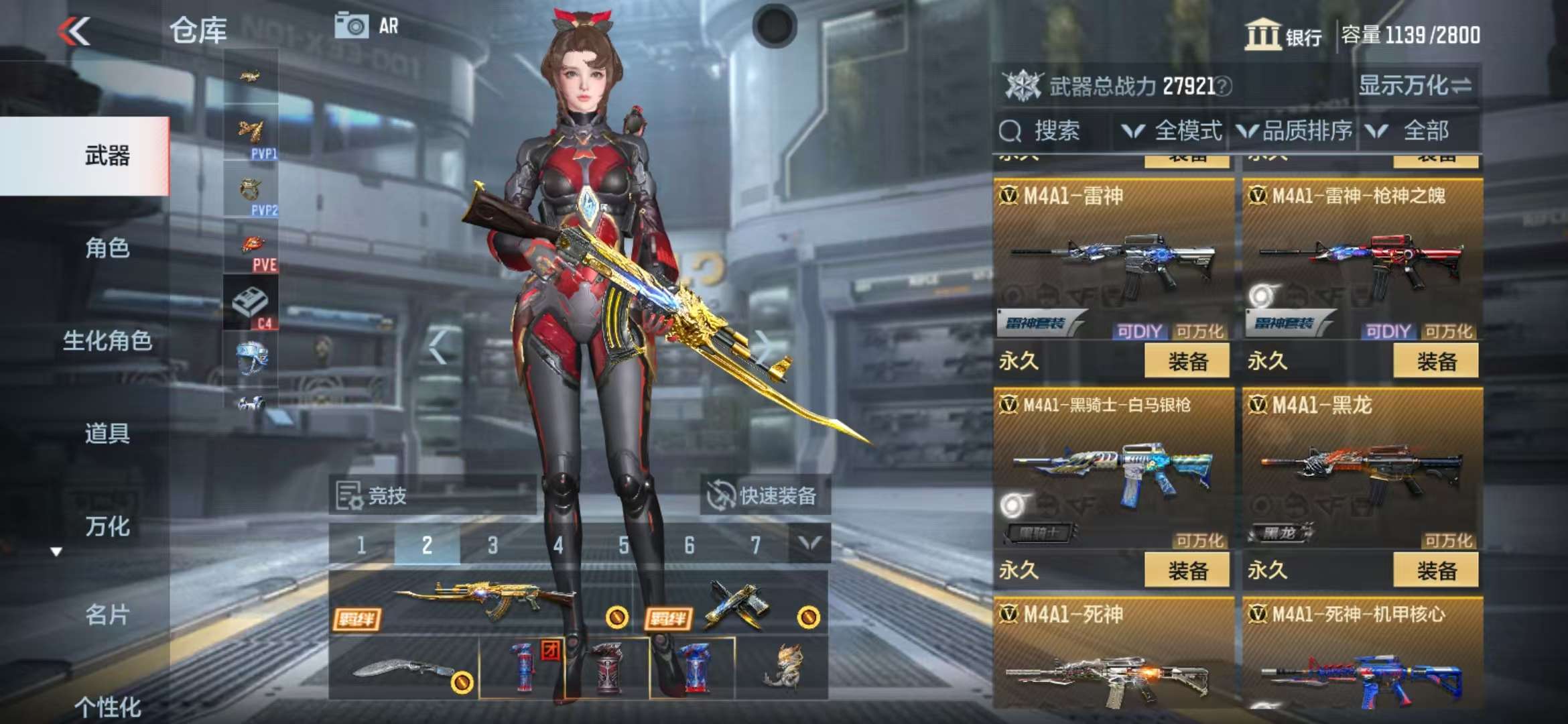Switch to loadout slot 3
The width and height of the screenshot is (1568, 724).
[493, 545]
